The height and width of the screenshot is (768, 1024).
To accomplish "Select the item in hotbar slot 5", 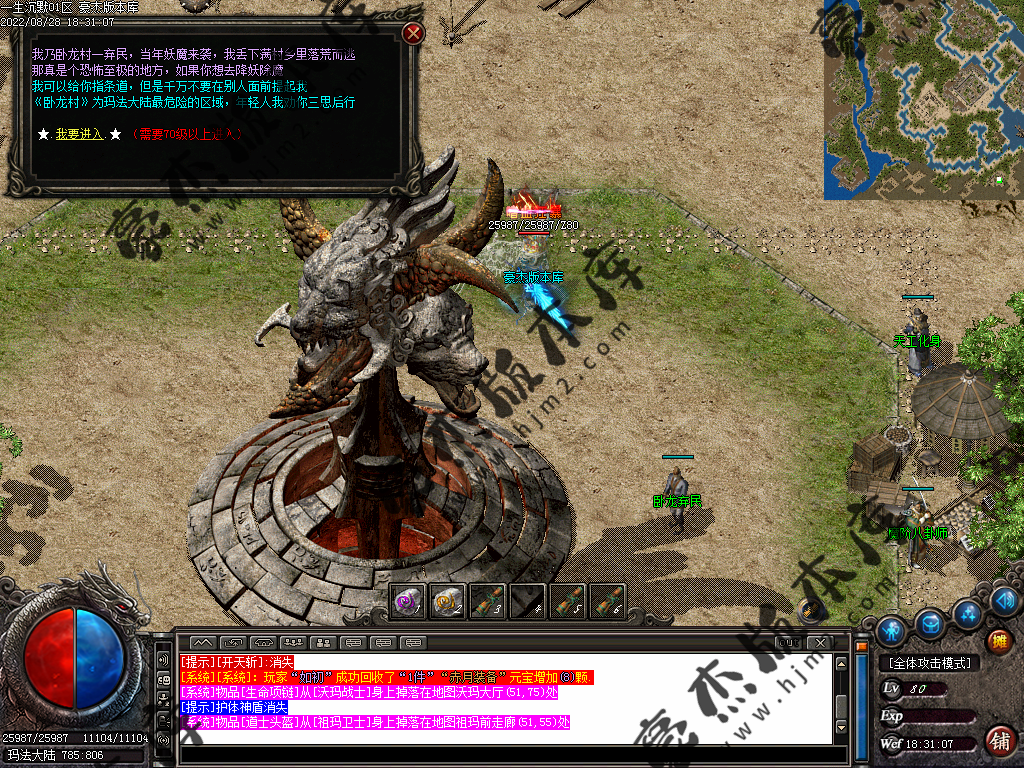I will point(568,601).
